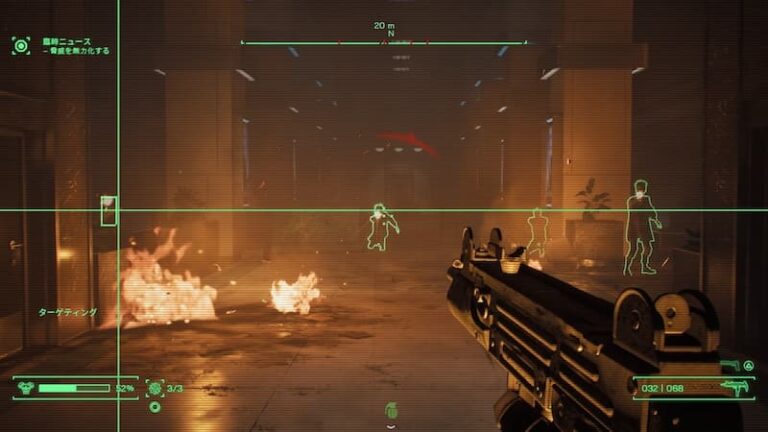The width and height of the screenshot is (768, 432).
Task: Switch to the secondary pistol weapon icon
Action: pos(727,366)
